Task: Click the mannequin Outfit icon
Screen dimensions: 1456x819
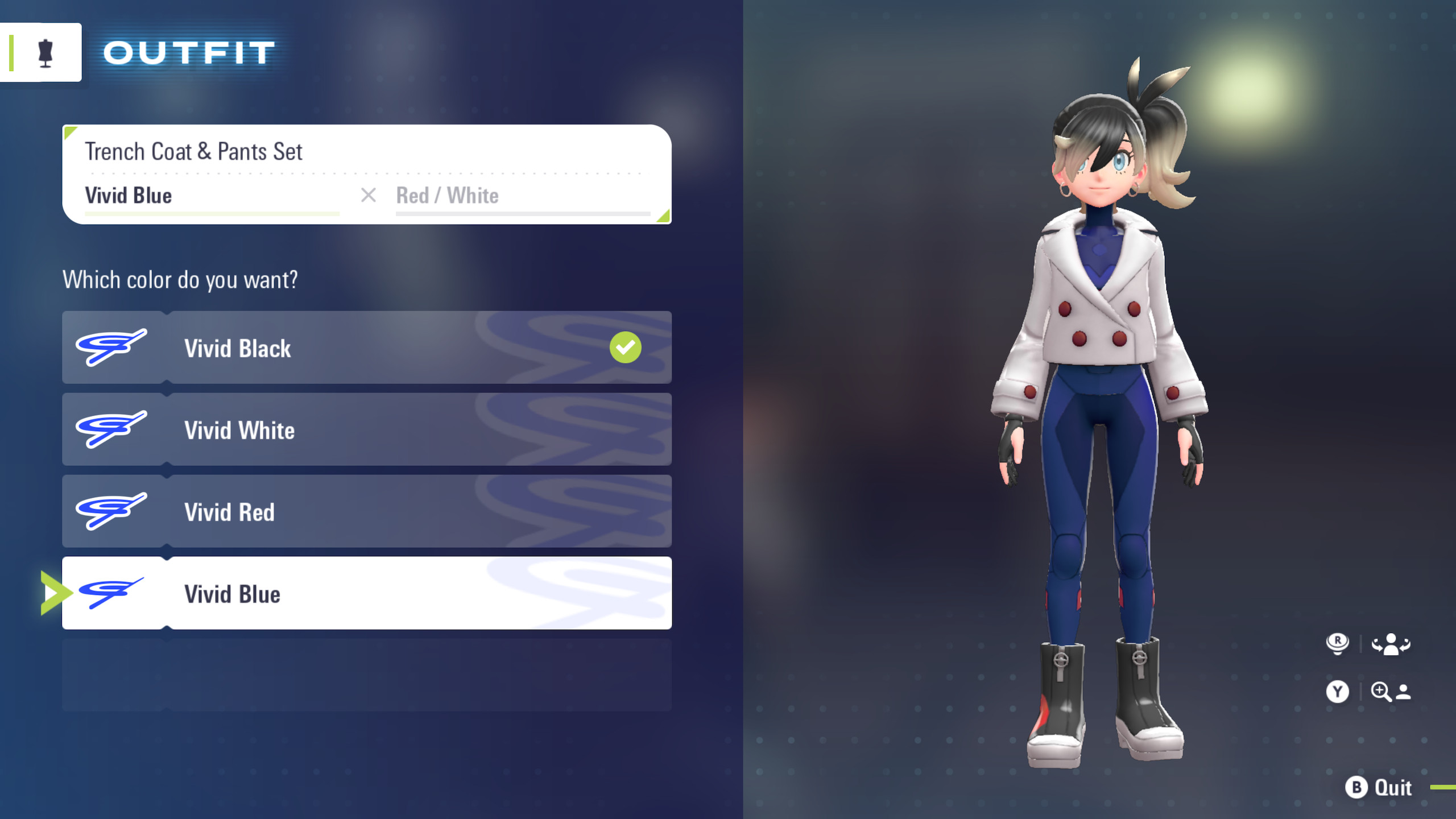Action: pos(41,52)
